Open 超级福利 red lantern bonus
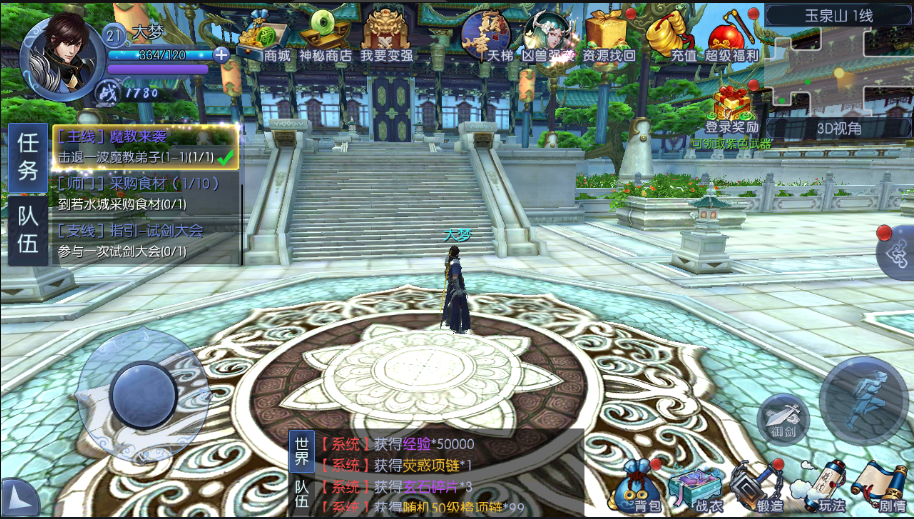 click(x=732, y=38)
